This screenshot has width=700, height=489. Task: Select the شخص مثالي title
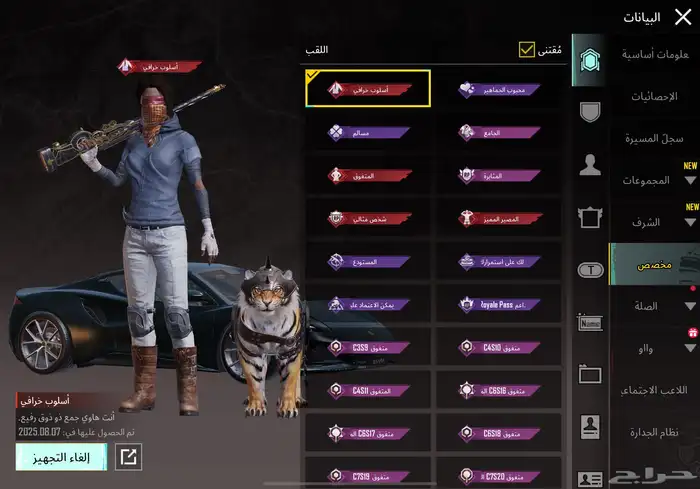[368, 217]
